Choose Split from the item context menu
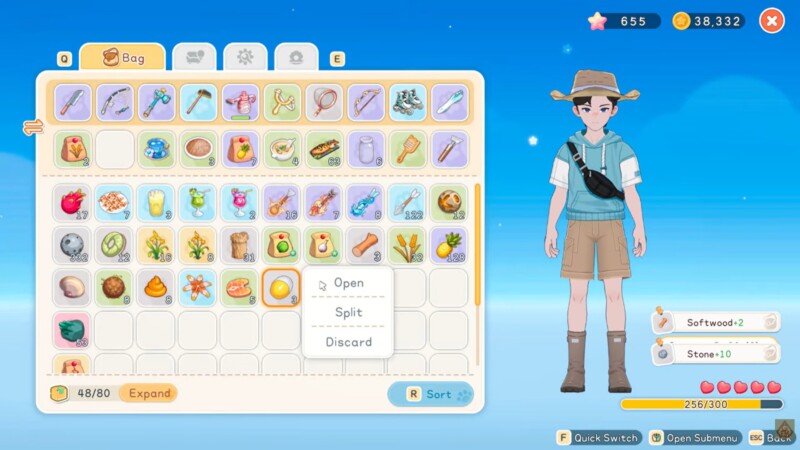Screen dimensions: 800x450 tap(348, 312)
